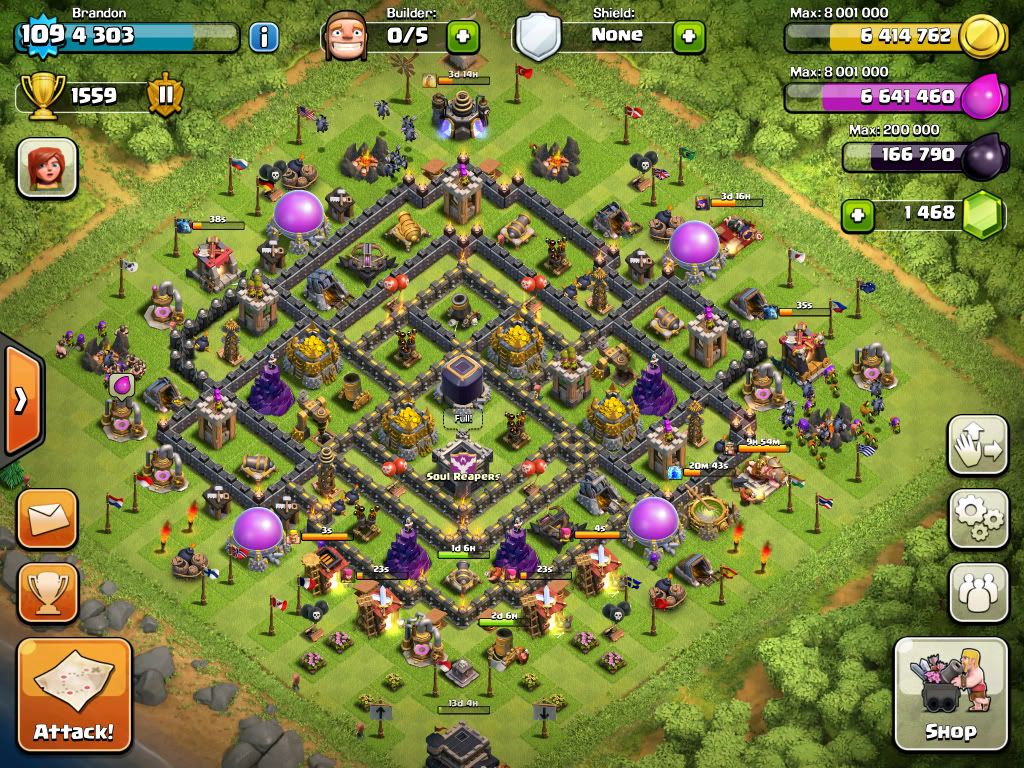Image resolution: width=1024 pixels, height=768 pixels.
Task: Open the Attack! map
Action: pyautogui.click(x=74, y=695)
